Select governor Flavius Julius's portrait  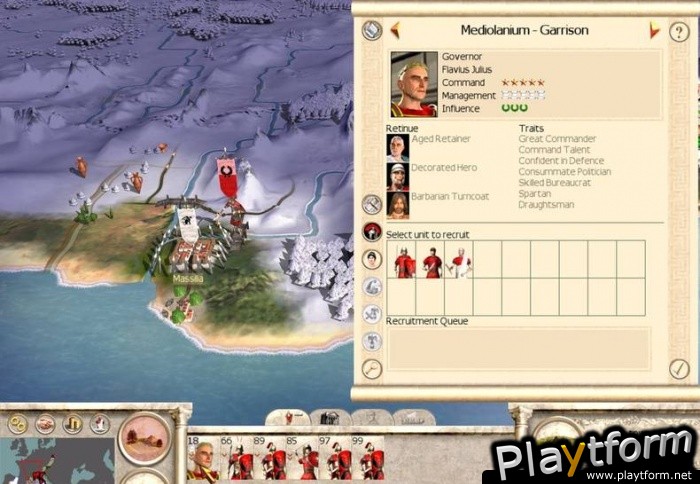pyautogui.click(x=414, y=84)
